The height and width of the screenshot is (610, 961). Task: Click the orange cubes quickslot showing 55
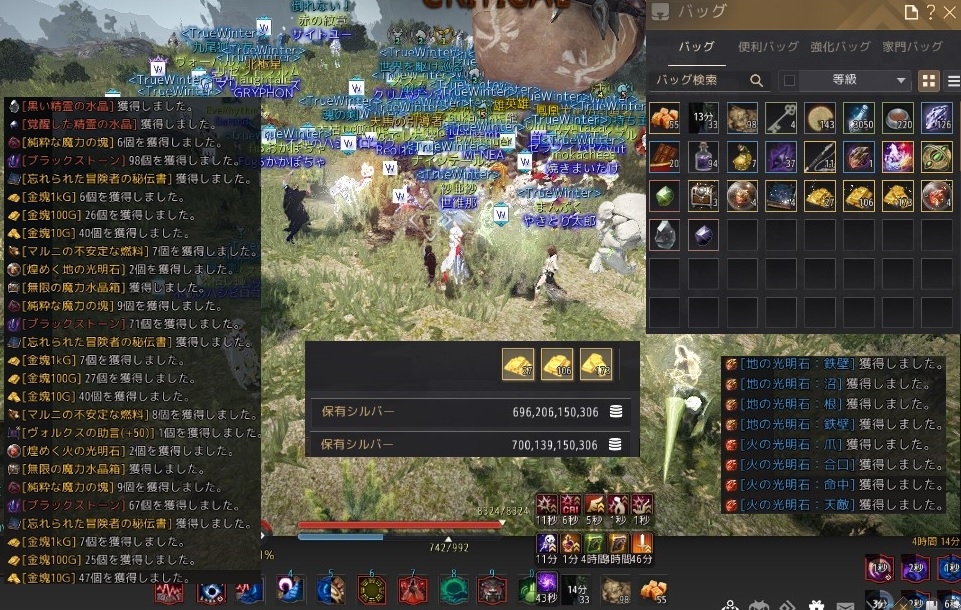654,590
